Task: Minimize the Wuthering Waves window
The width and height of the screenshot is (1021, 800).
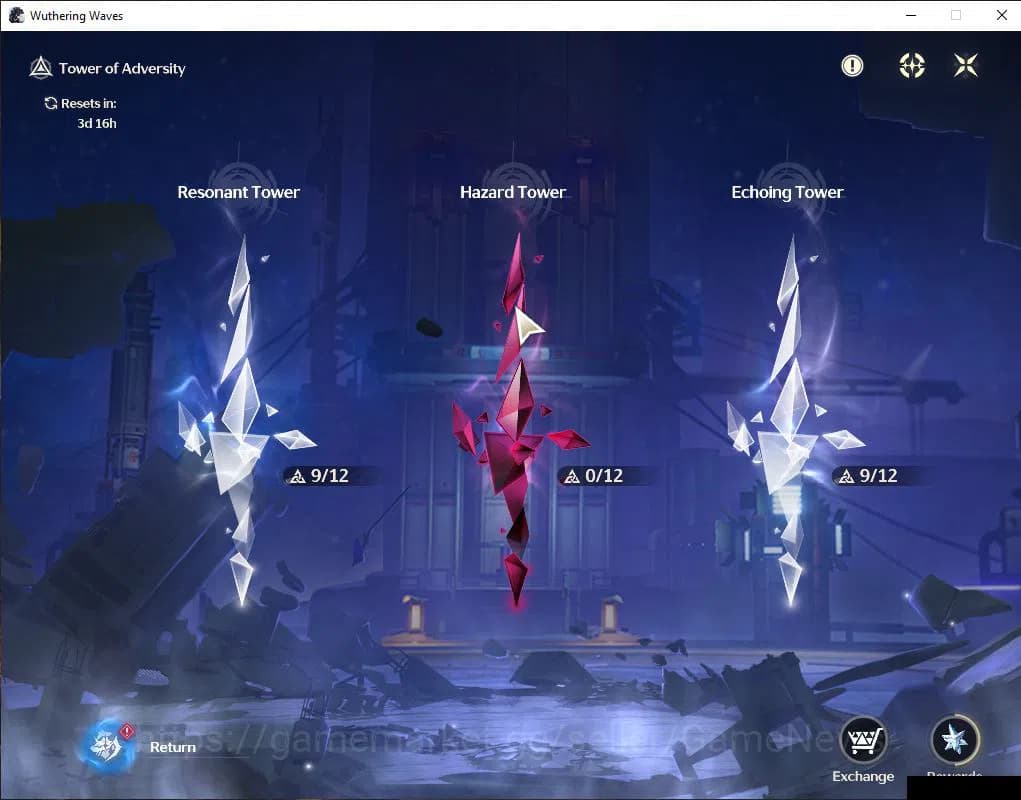Action: (910, 15)
